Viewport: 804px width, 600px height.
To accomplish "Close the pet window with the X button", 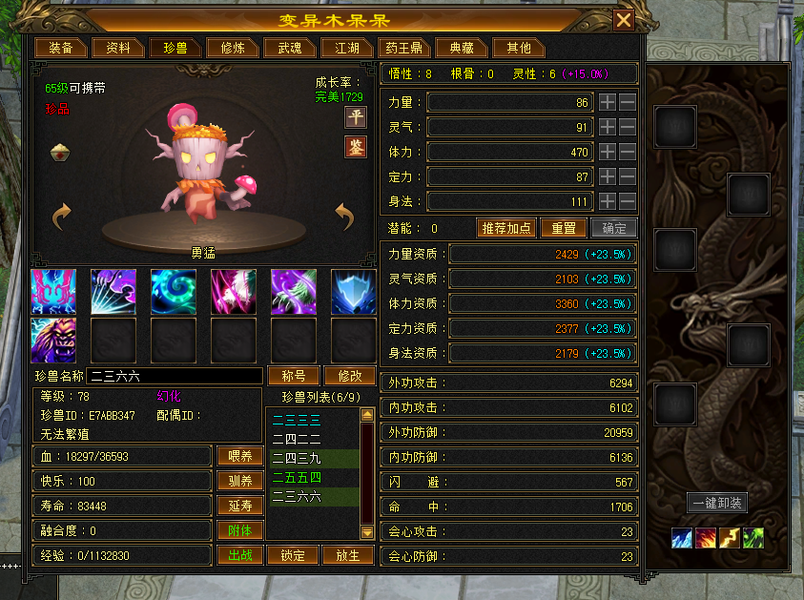I will click(623, 20).
